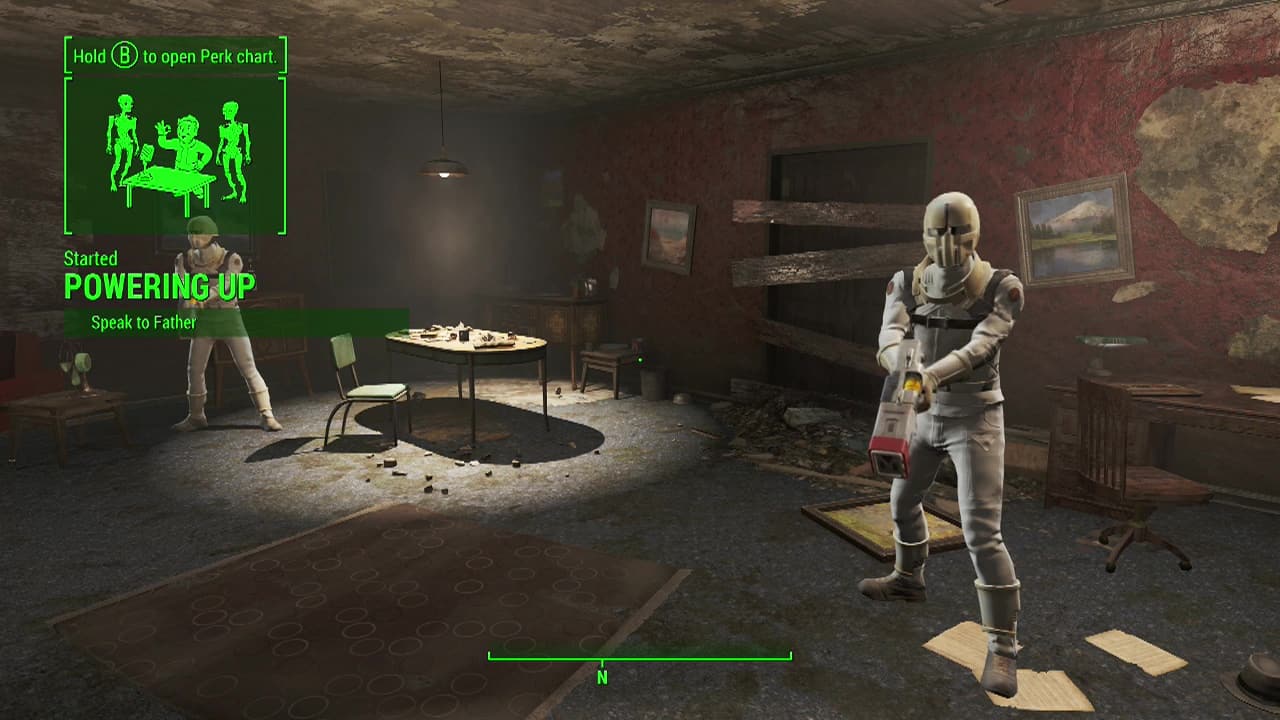Click the microphone in the quest graphic
The width and height of the screenshot is (1280, 720).
tap(146, 155)
